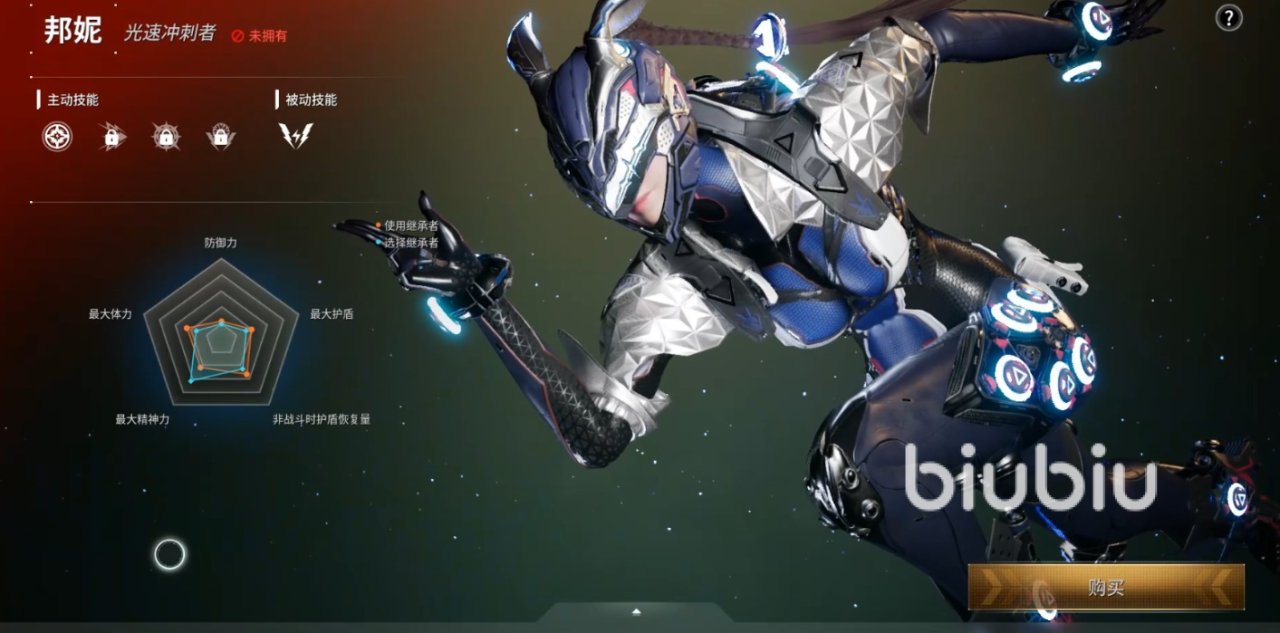Choose the locked spiked burst skill icon
Screen dimensions: 1280x633
[x=166, y=136]
